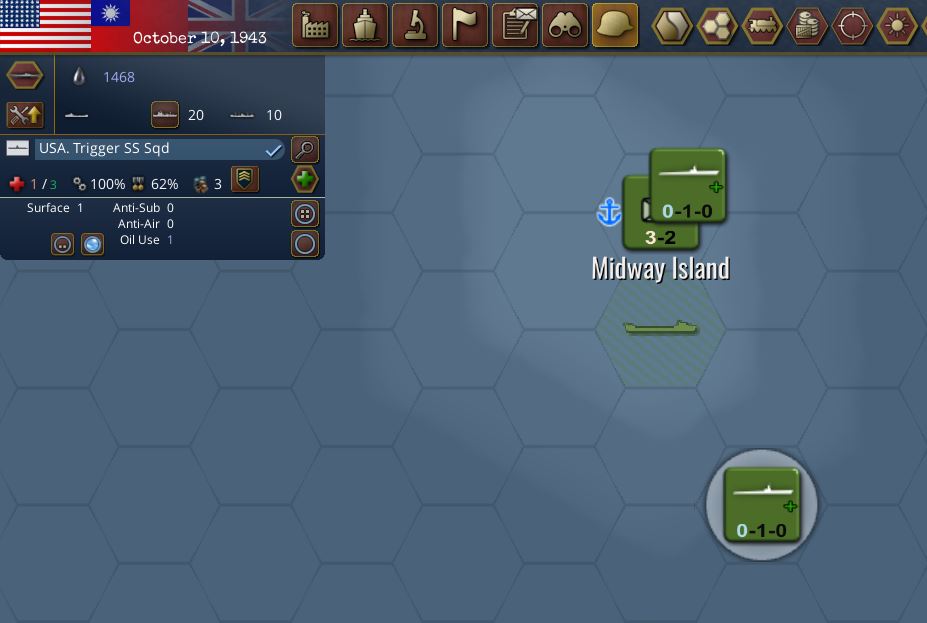Select the warship icon showing 20
The height and width of the screenshot is (623, 927).
point(165,115)
